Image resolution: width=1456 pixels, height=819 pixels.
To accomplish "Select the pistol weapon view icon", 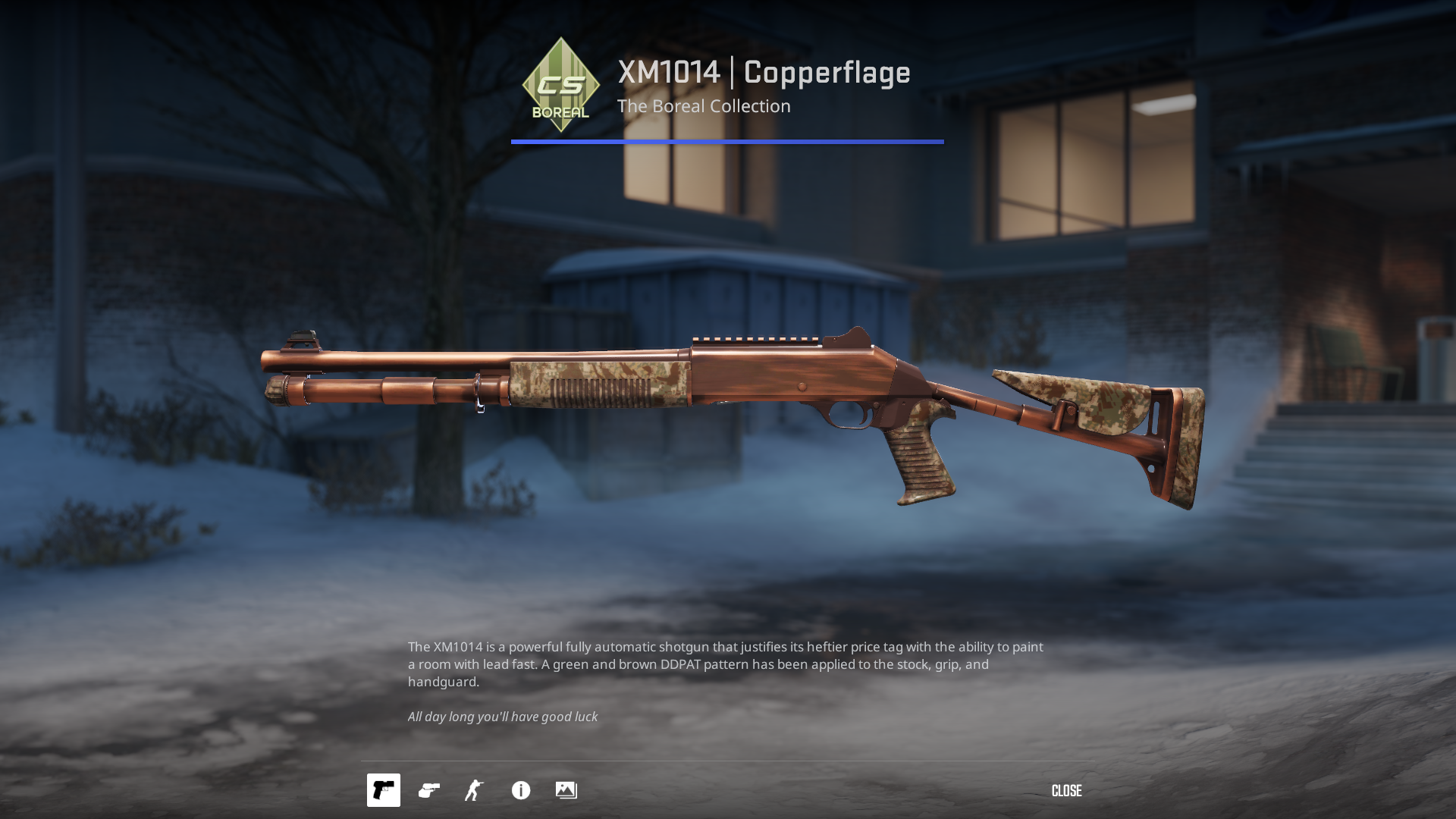I will [x=384, y=790].
